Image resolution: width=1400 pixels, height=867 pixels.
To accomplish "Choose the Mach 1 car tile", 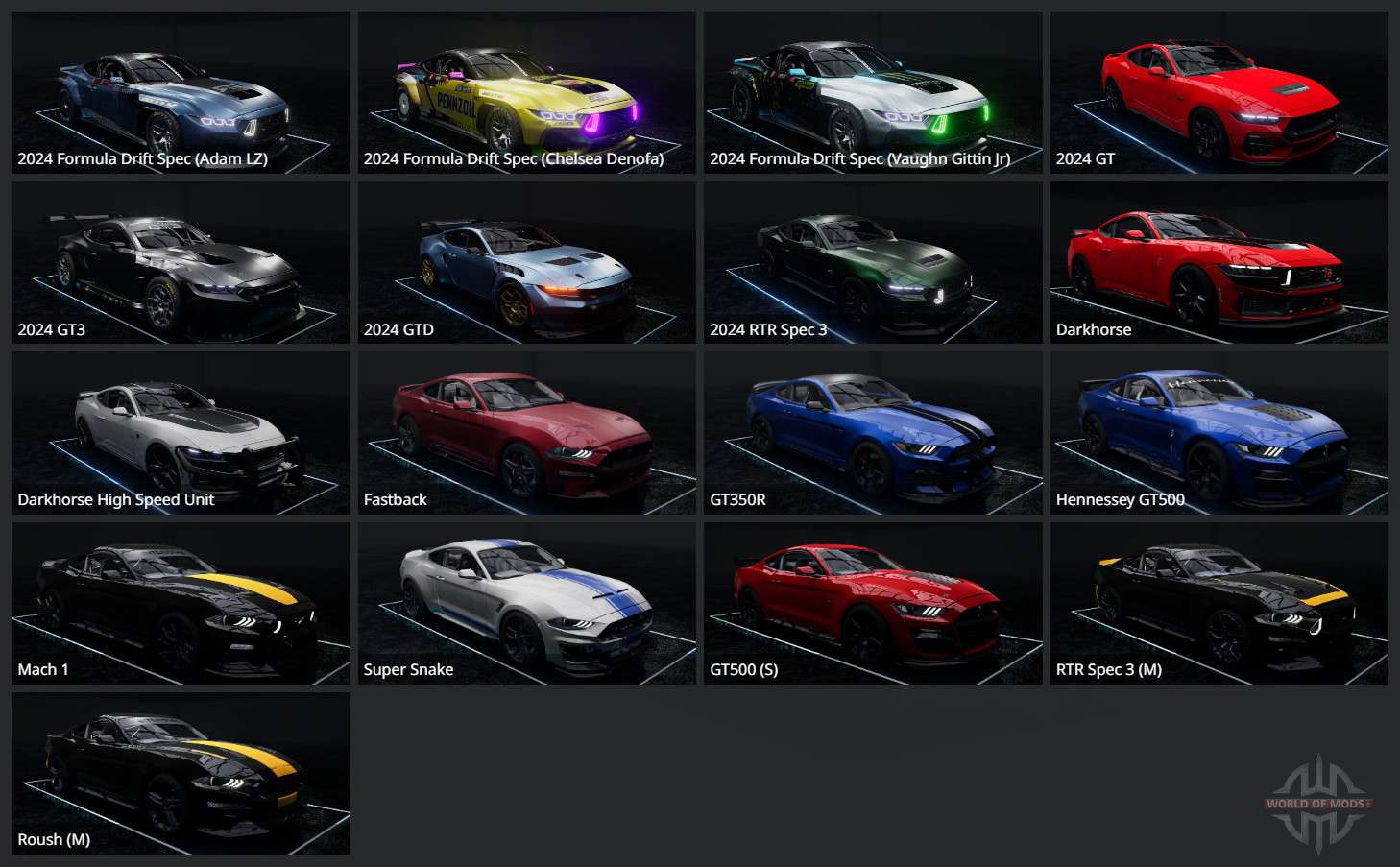I will [x=181, y=603].
